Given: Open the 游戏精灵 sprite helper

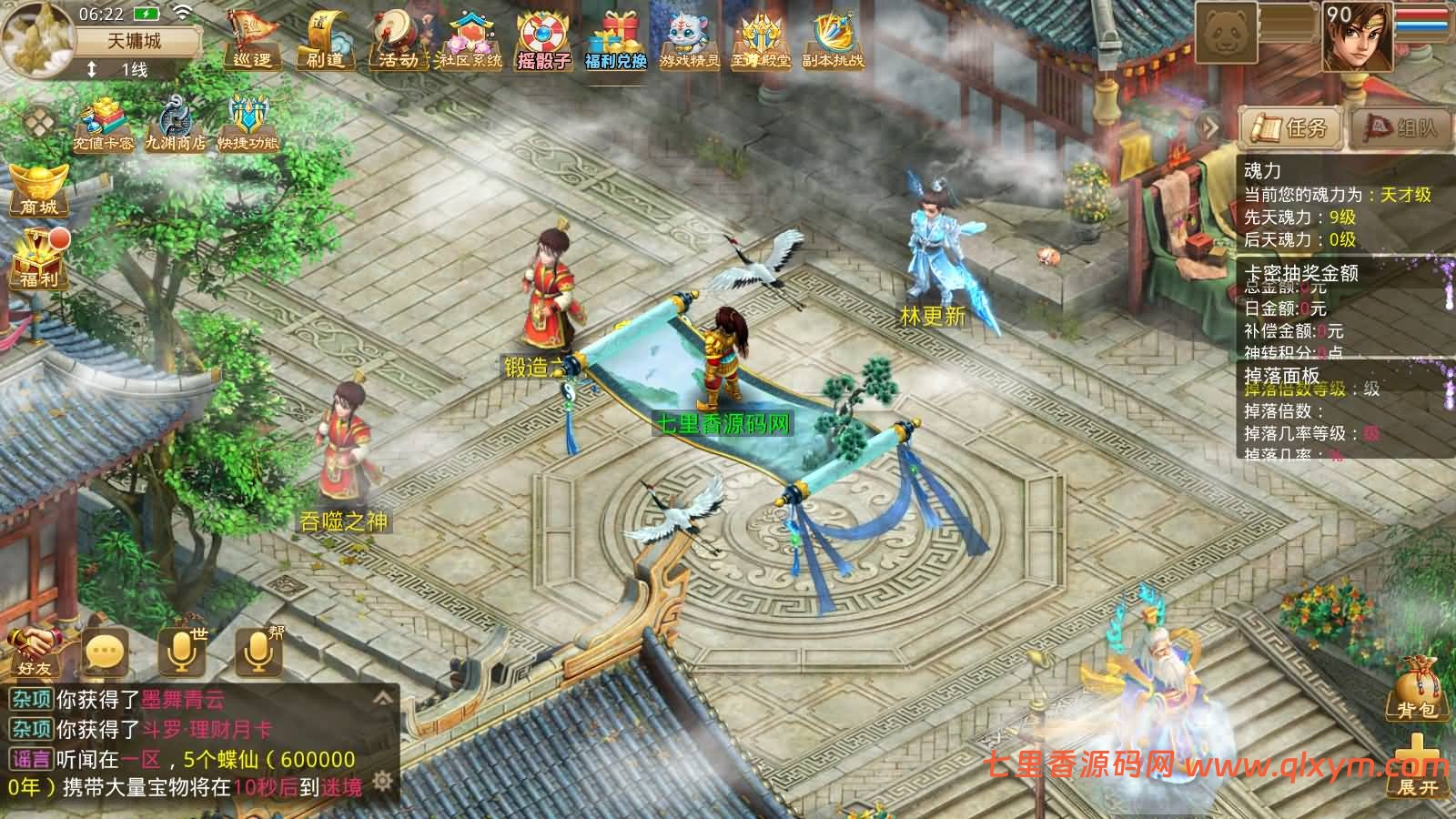Looking at the screenshot, I should pos(689,41).
